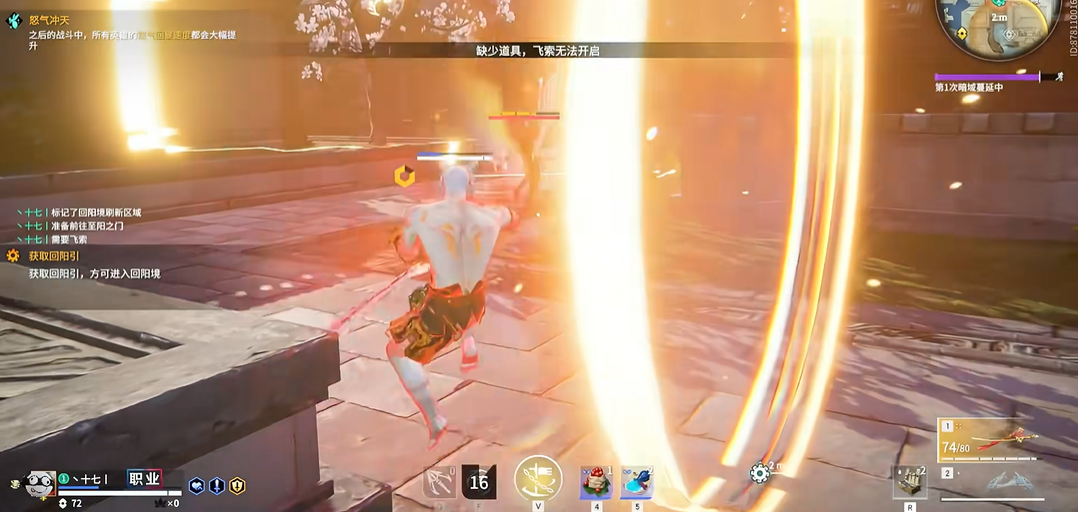Select the yellow shield exclamation icon
Screen dimensions: 1078x512
(x=237, y=486)
